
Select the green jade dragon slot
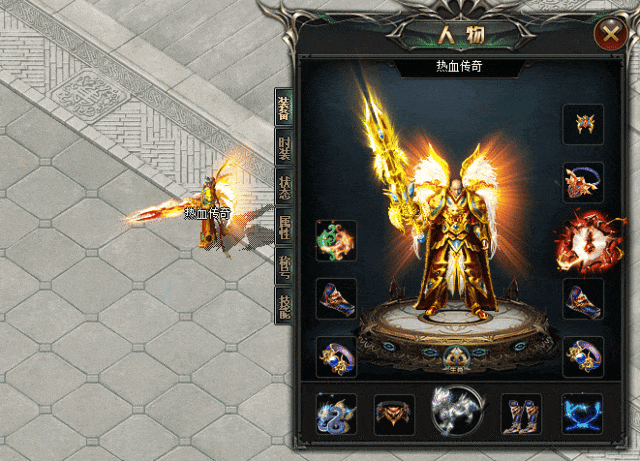pyautogui.click(x=336, y=241)
